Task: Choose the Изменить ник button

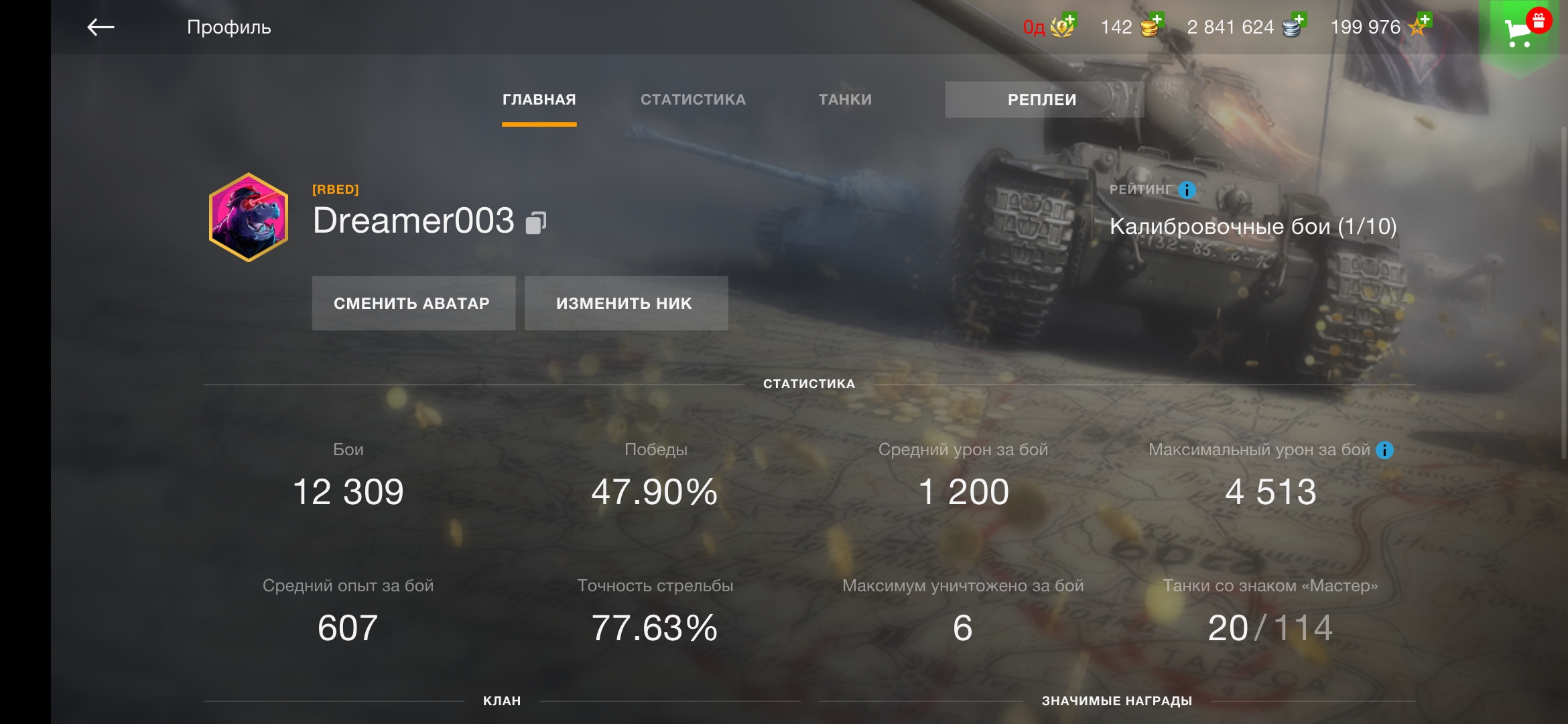Action: coord(625,304)
